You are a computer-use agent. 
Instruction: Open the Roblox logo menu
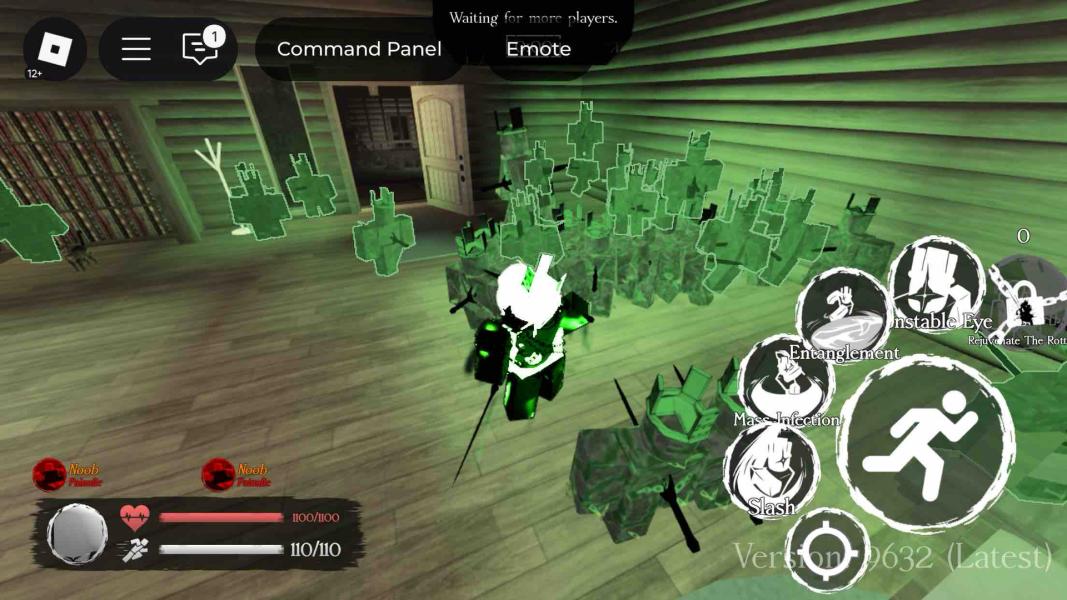[x=55, y=49]
